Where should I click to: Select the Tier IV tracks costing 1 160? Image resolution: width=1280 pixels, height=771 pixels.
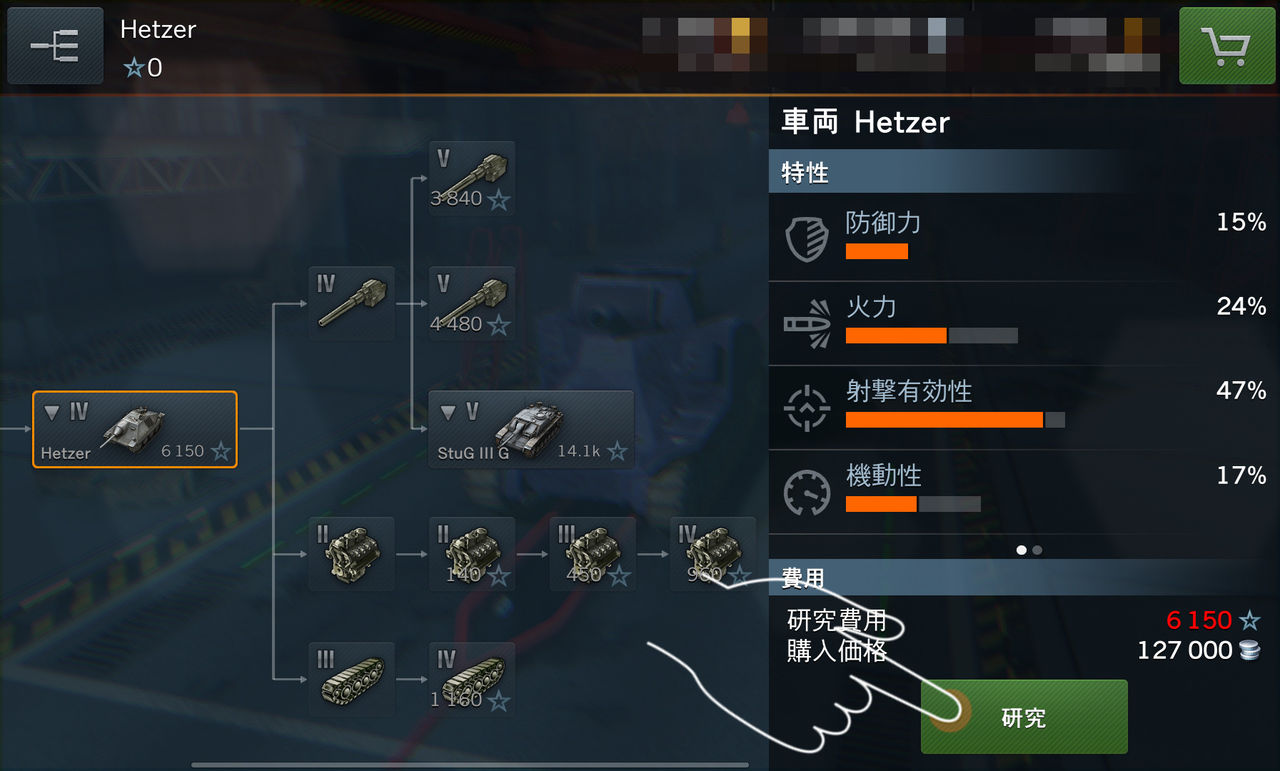coord(471,678)
